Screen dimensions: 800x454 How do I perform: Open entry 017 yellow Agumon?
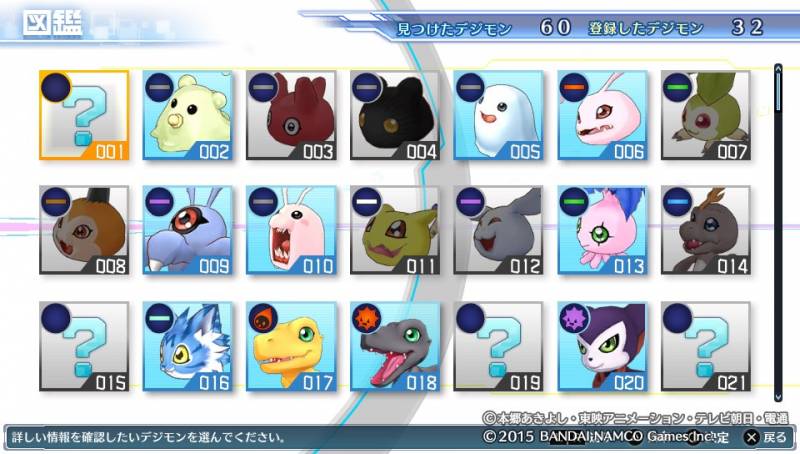coord(291,347)
